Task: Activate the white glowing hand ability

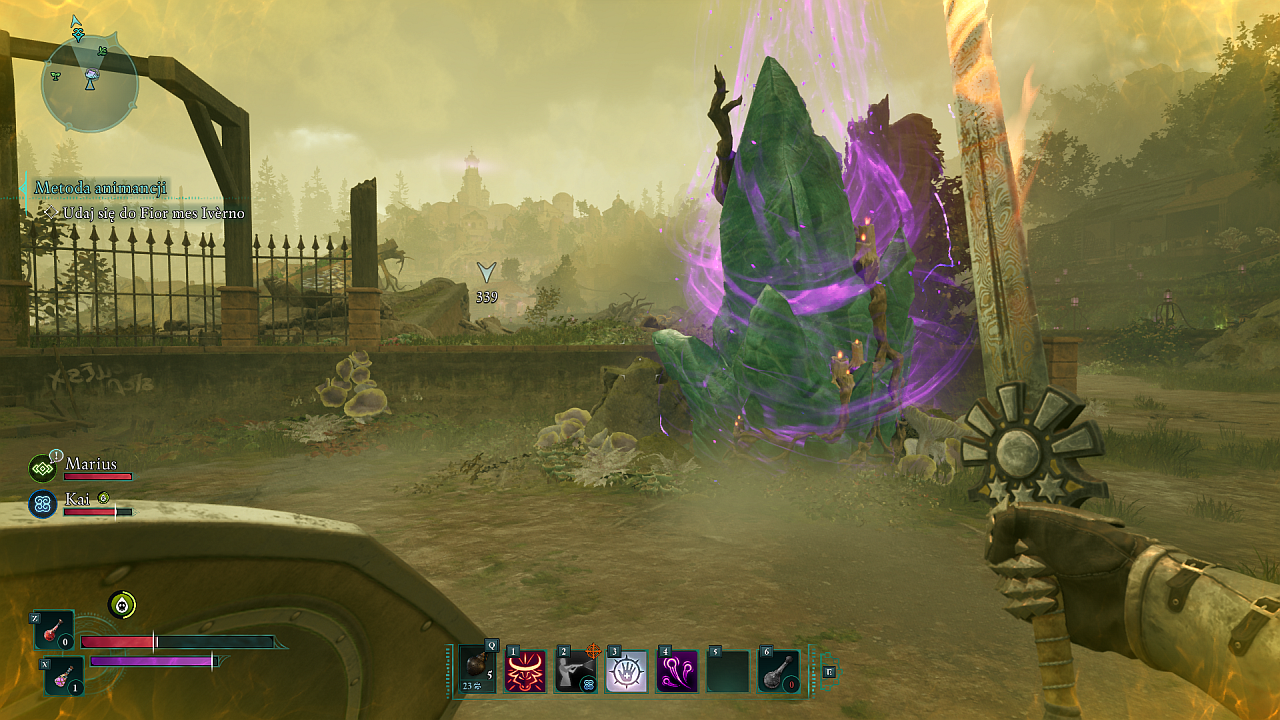Action: point(627,671)
